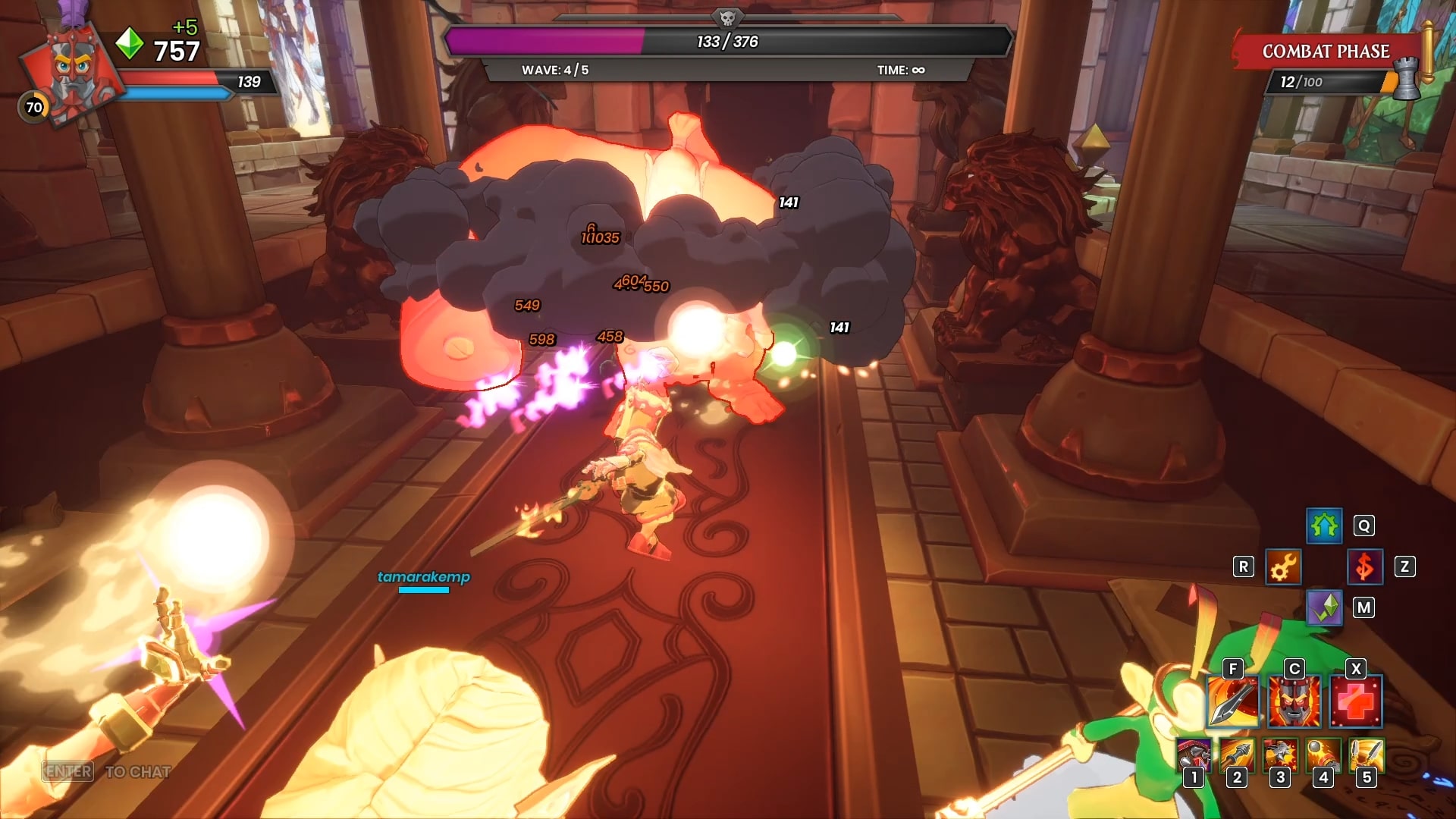Select the spiked barricade tower slot
Screen dimensions: 1456x819
1194,755
